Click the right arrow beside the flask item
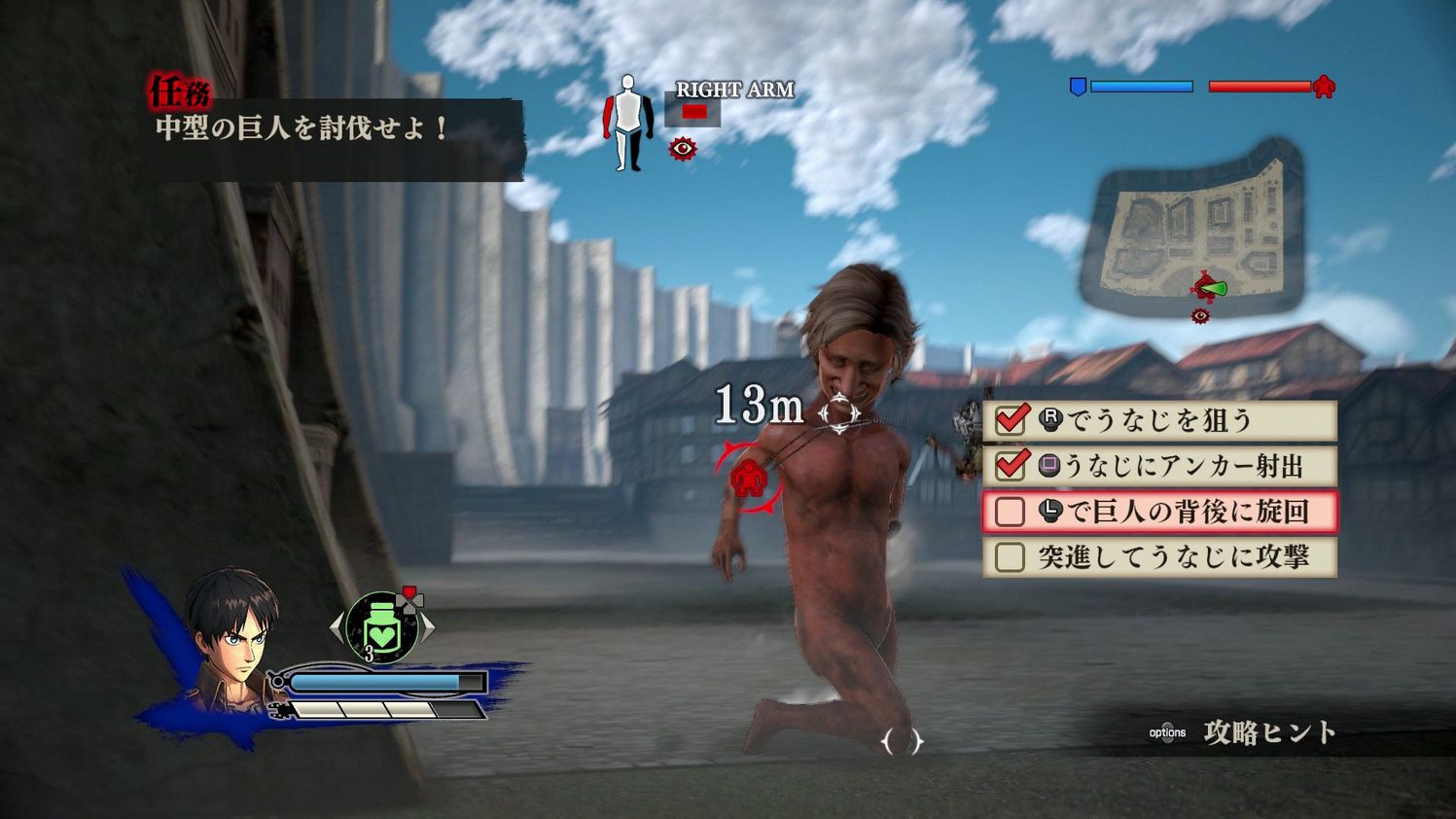1456x819 pixels. [426, 625]
